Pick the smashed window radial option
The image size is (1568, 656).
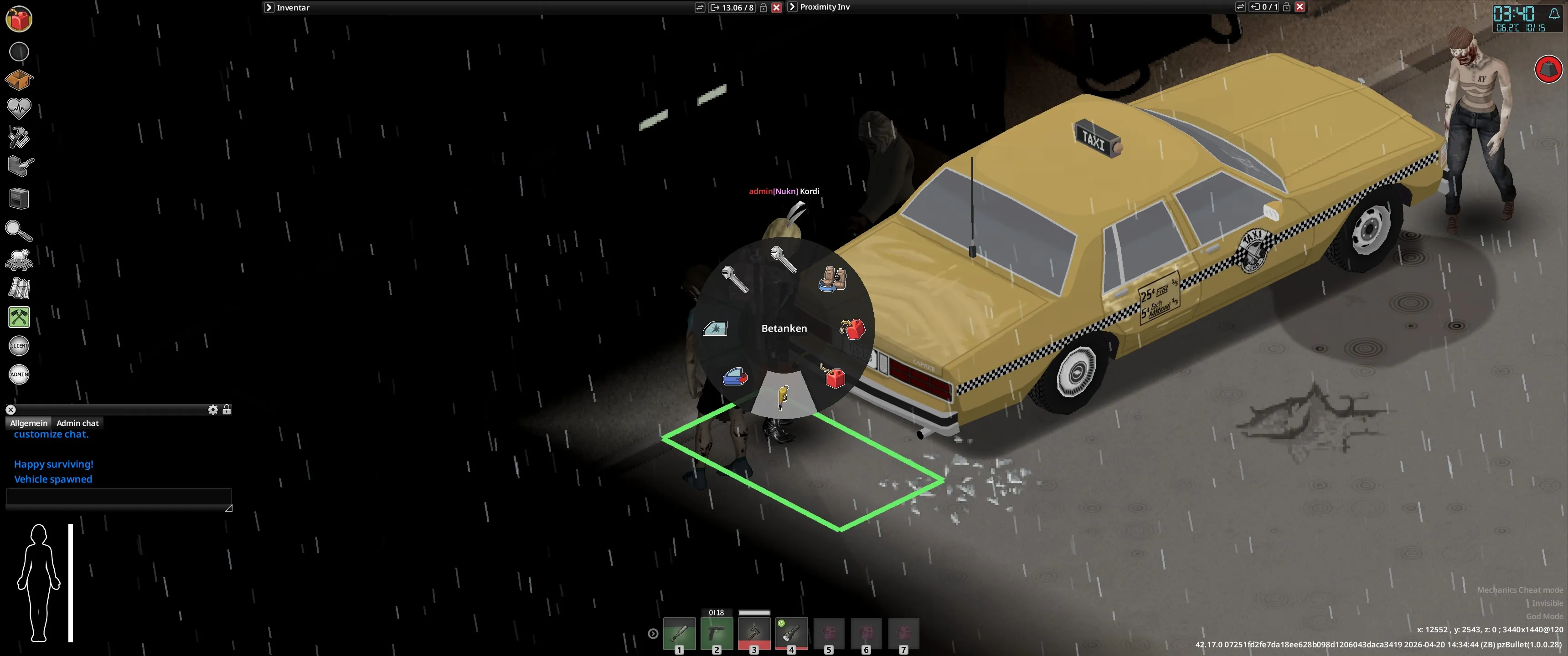point(715,328)
